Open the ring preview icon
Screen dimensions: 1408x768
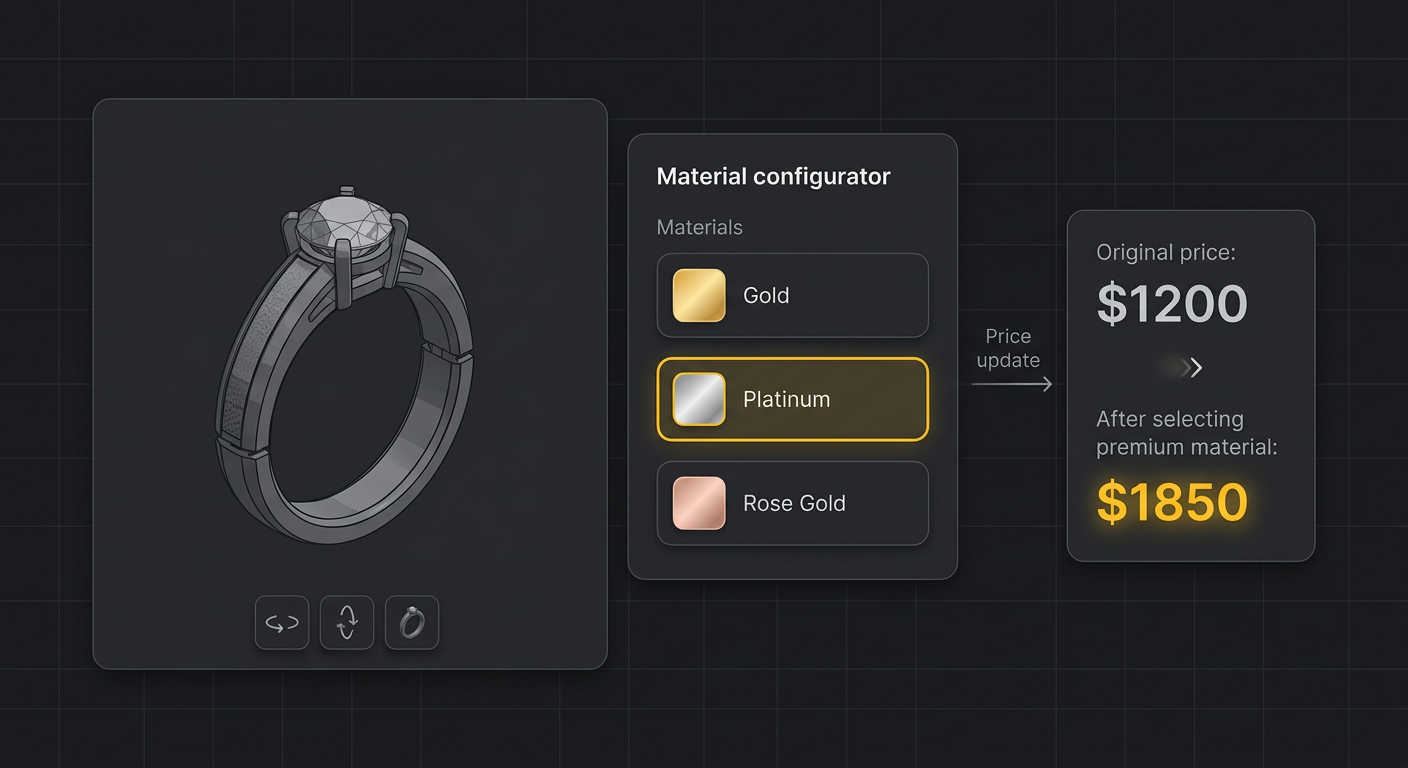point(411,622)
